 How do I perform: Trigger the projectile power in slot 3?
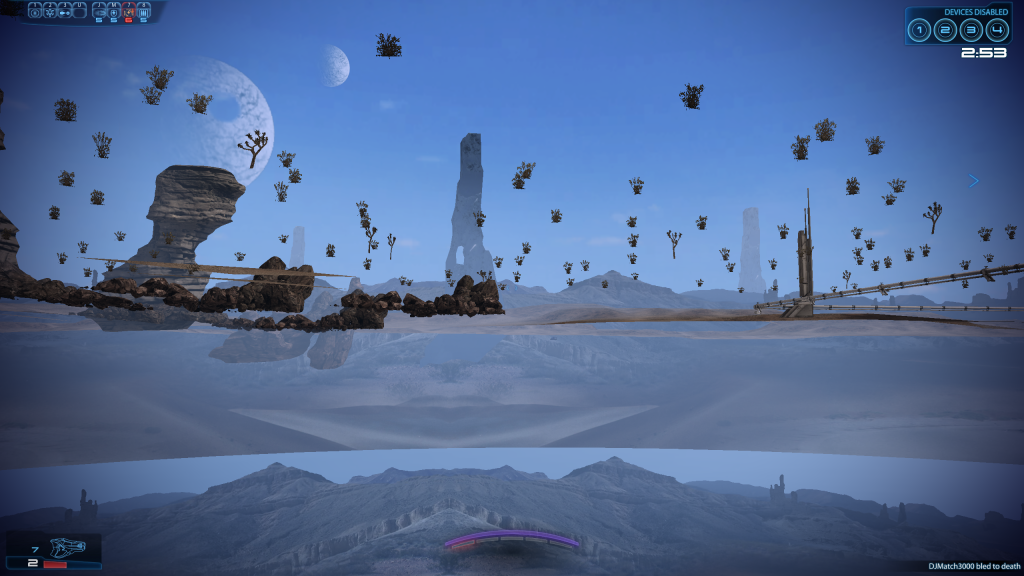point(65,12)
